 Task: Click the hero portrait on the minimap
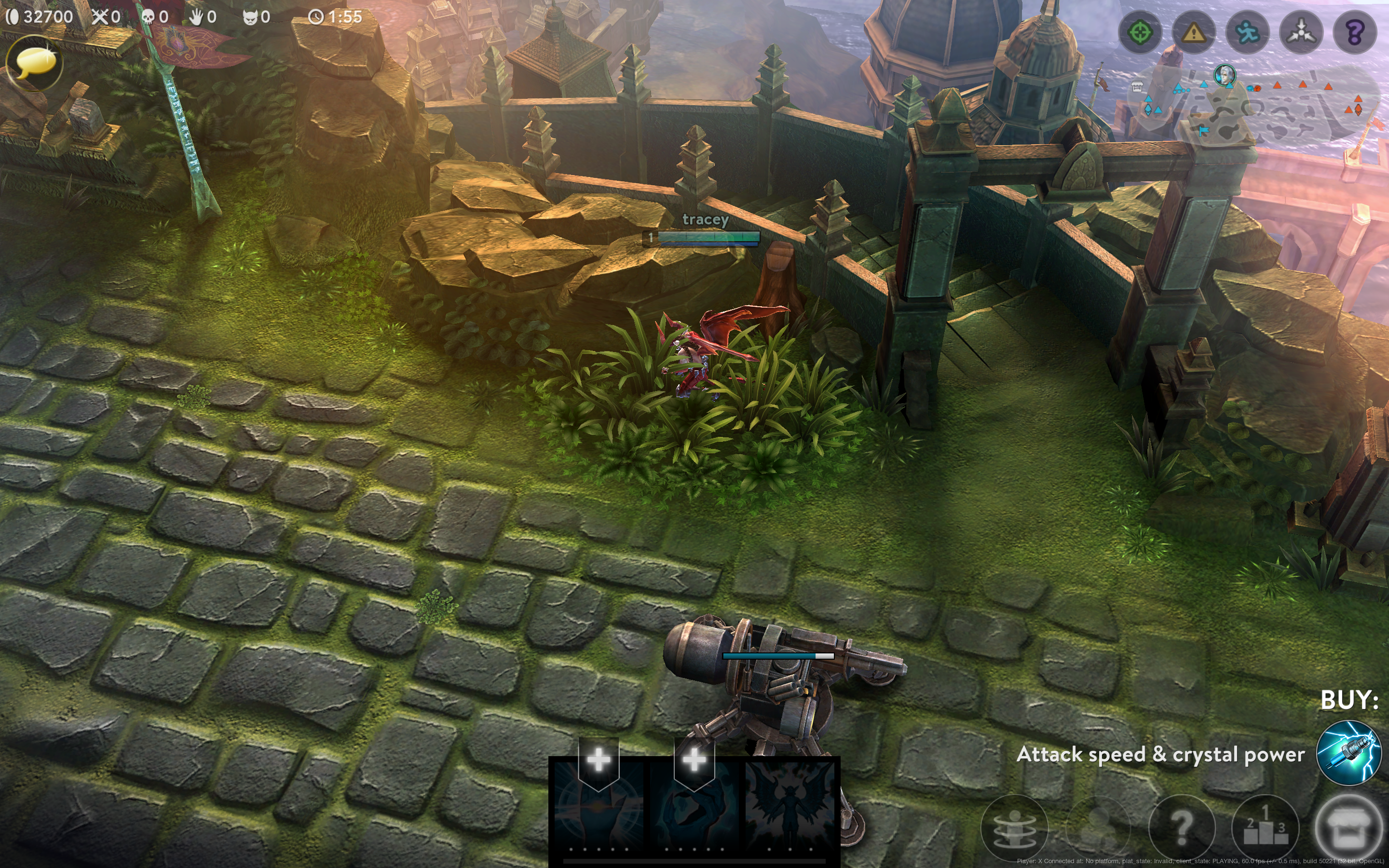(1224, 75)
